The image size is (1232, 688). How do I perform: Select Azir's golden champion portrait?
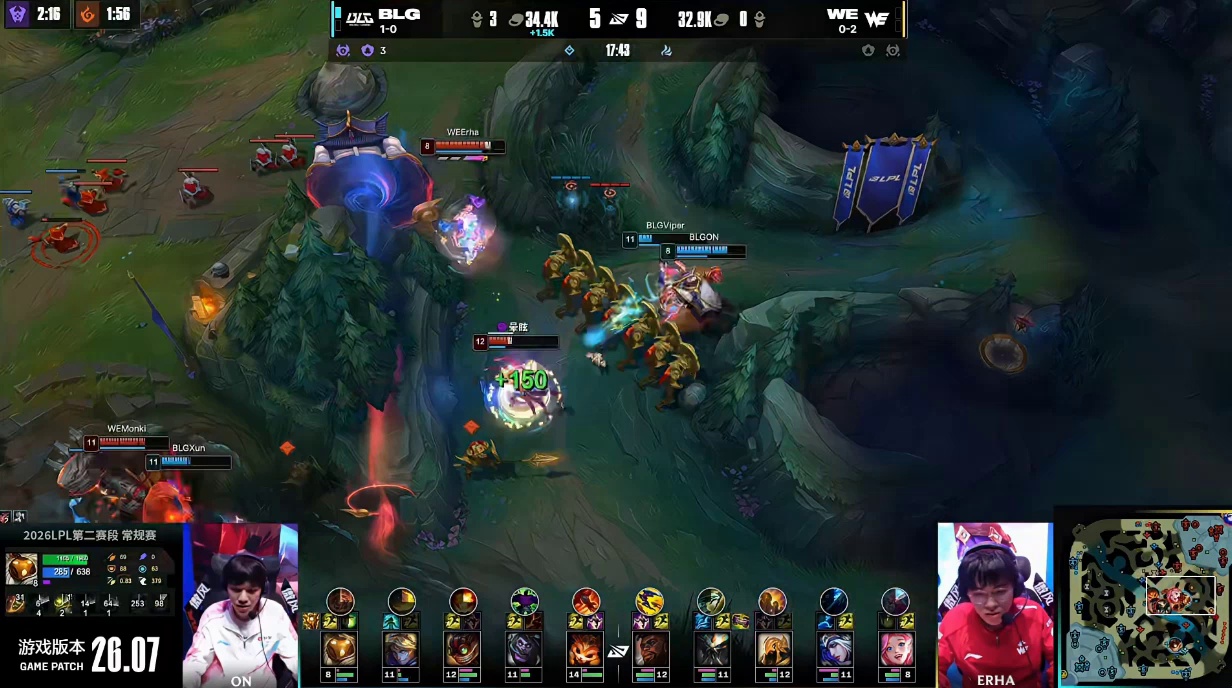(x=771, y=650)
